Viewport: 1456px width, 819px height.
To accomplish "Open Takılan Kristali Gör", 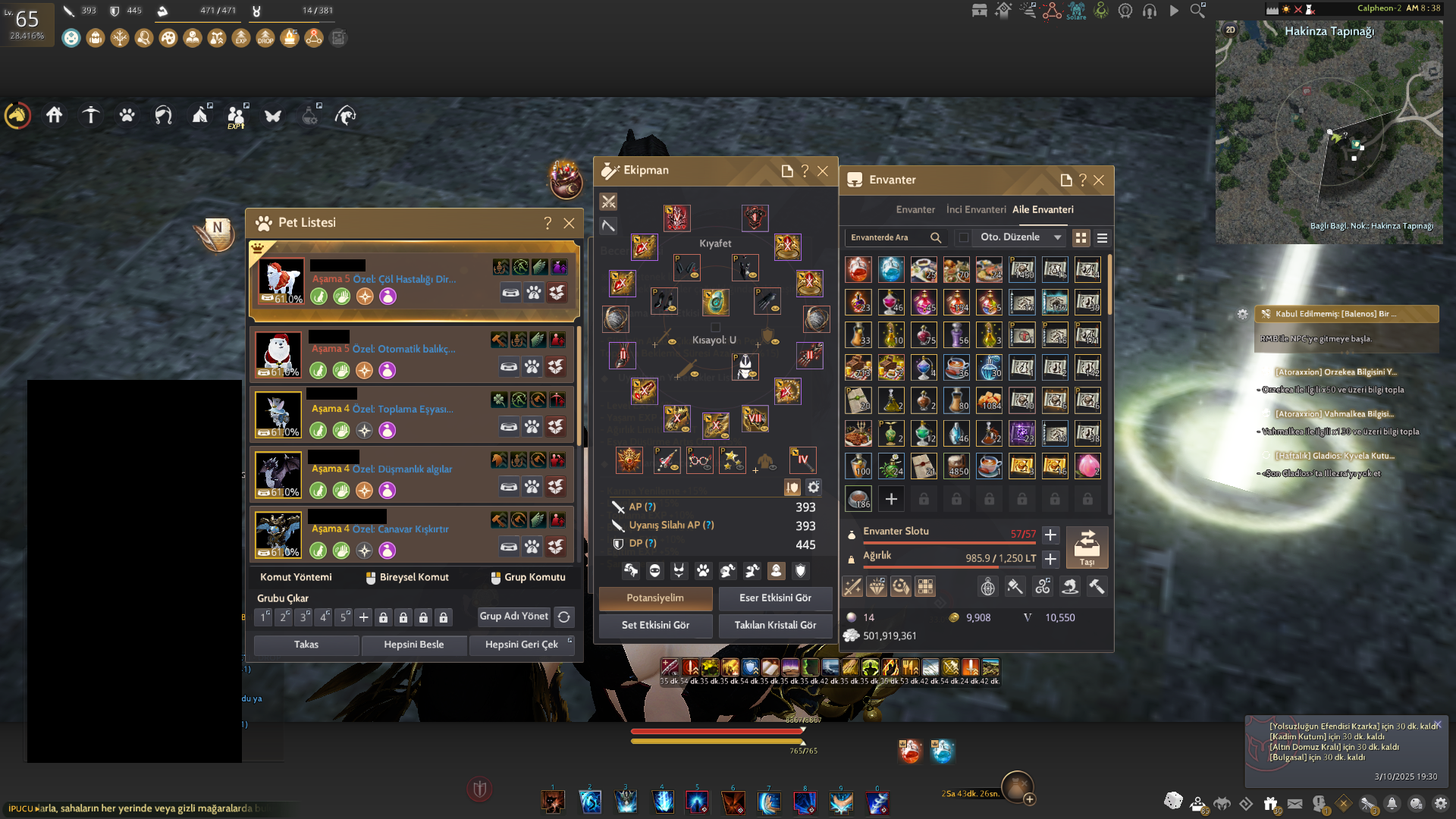I will [775, 626].
